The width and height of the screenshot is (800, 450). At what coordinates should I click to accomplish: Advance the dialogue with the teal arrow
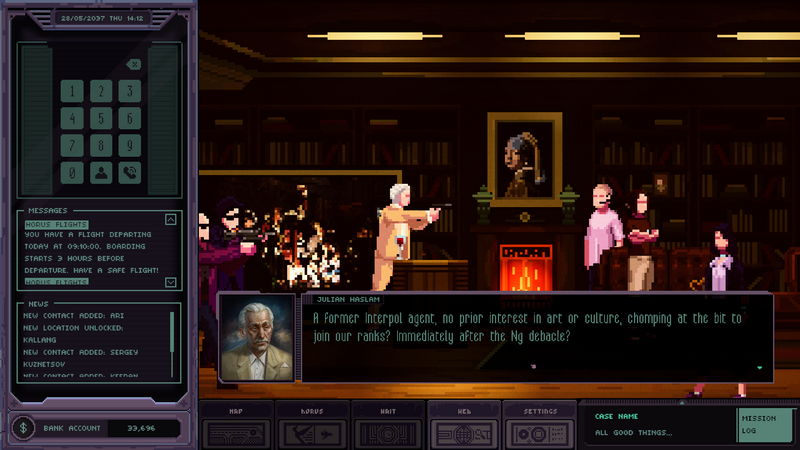click(759, 367)
